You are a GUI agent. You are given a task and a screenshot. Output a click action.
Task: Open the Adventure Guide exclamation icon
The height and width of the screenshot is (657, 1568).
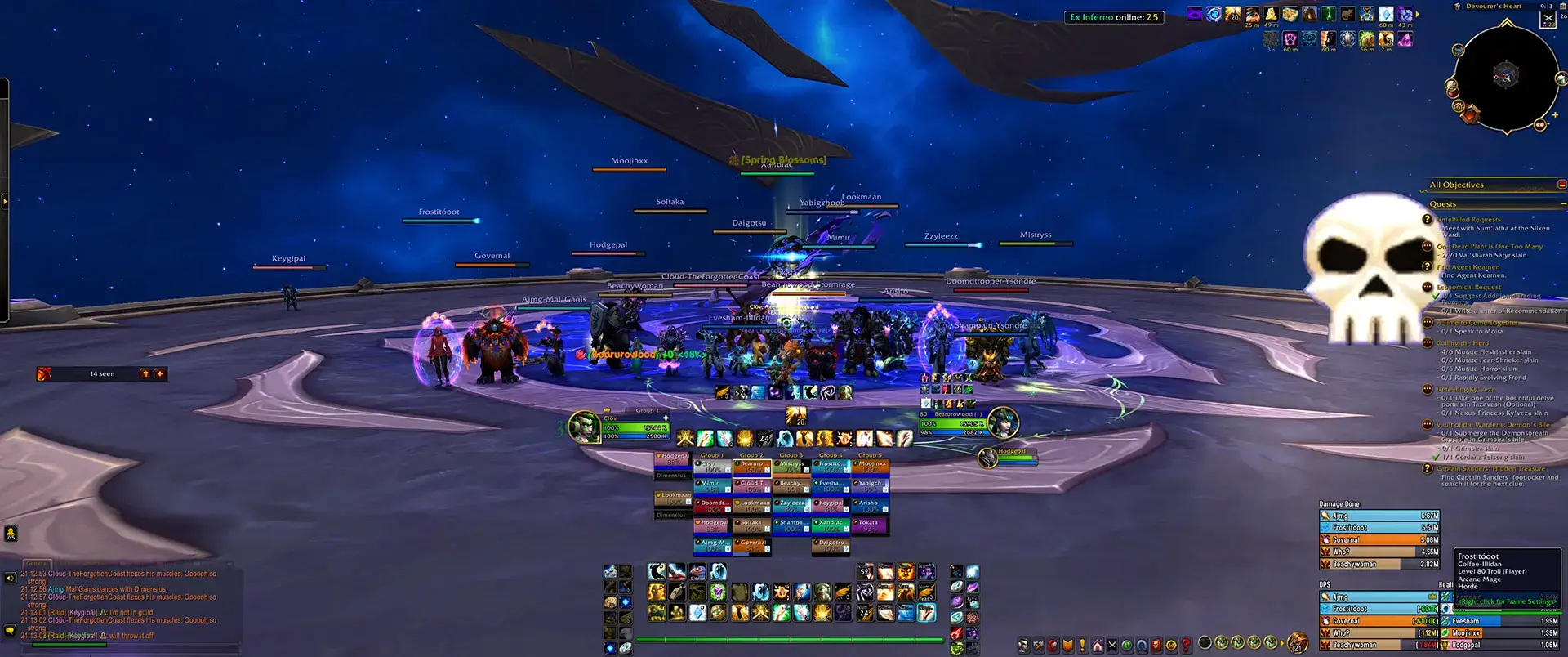tap(1082, 644)
